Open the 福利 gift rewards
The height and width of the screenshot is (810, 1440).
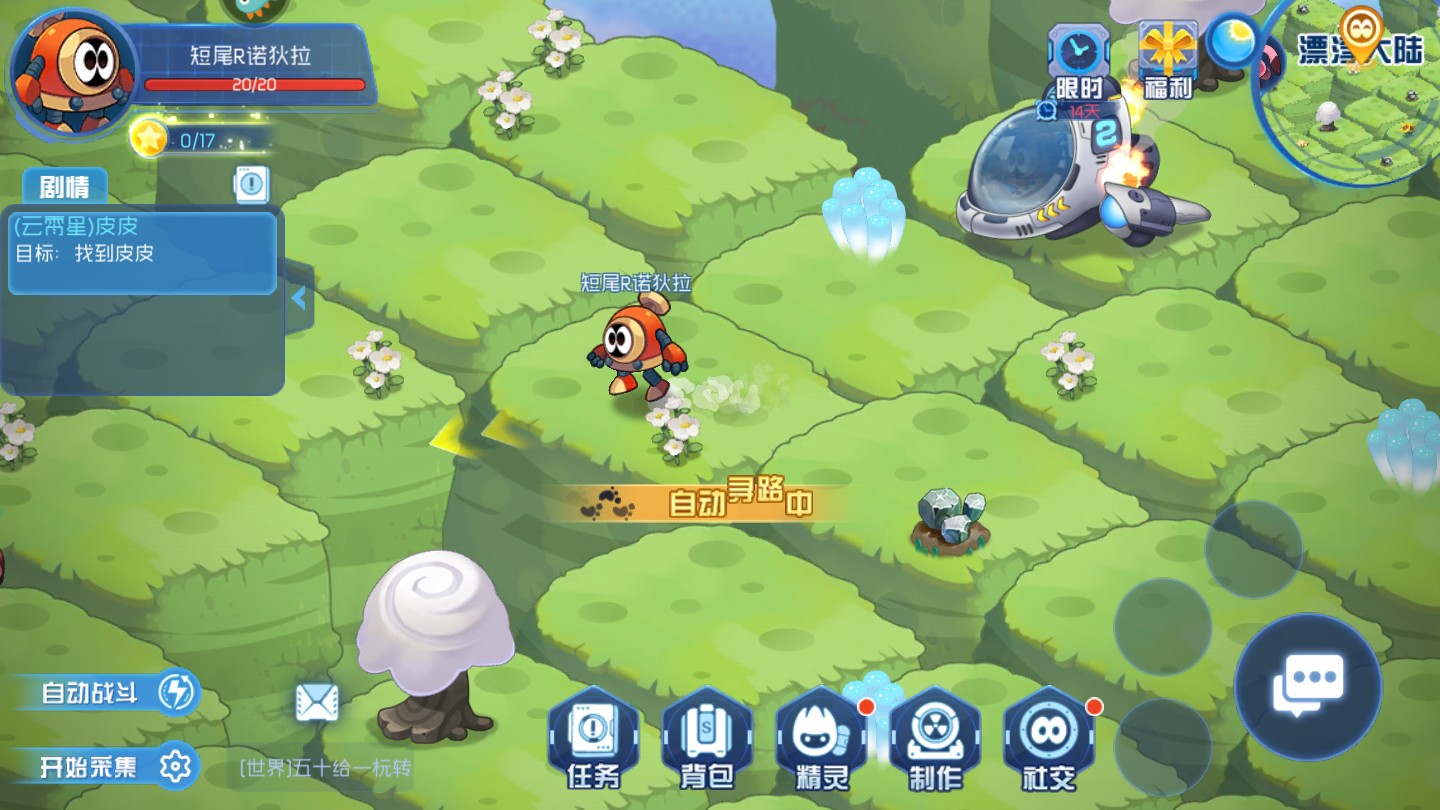pyautogui.click(x=1168, y=60)
